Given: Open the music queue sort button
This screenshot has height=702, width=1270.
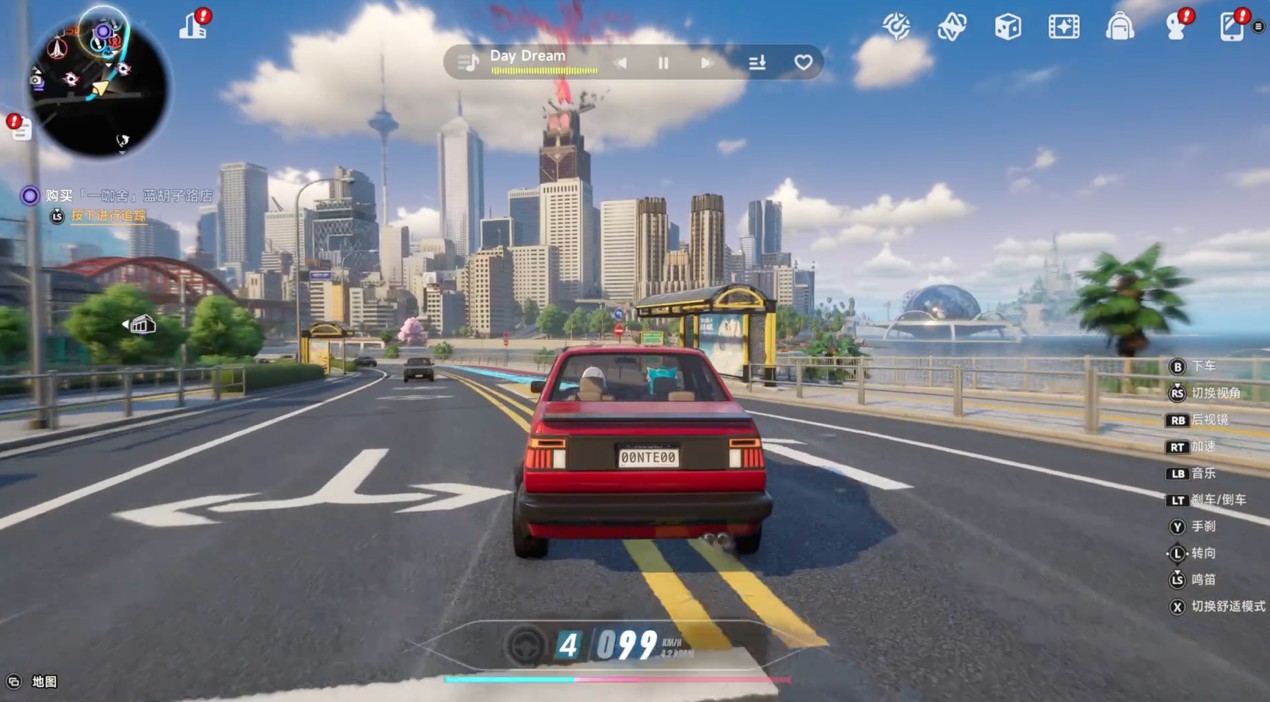Looking at the screenshot, I should click(x=757, y=63).
